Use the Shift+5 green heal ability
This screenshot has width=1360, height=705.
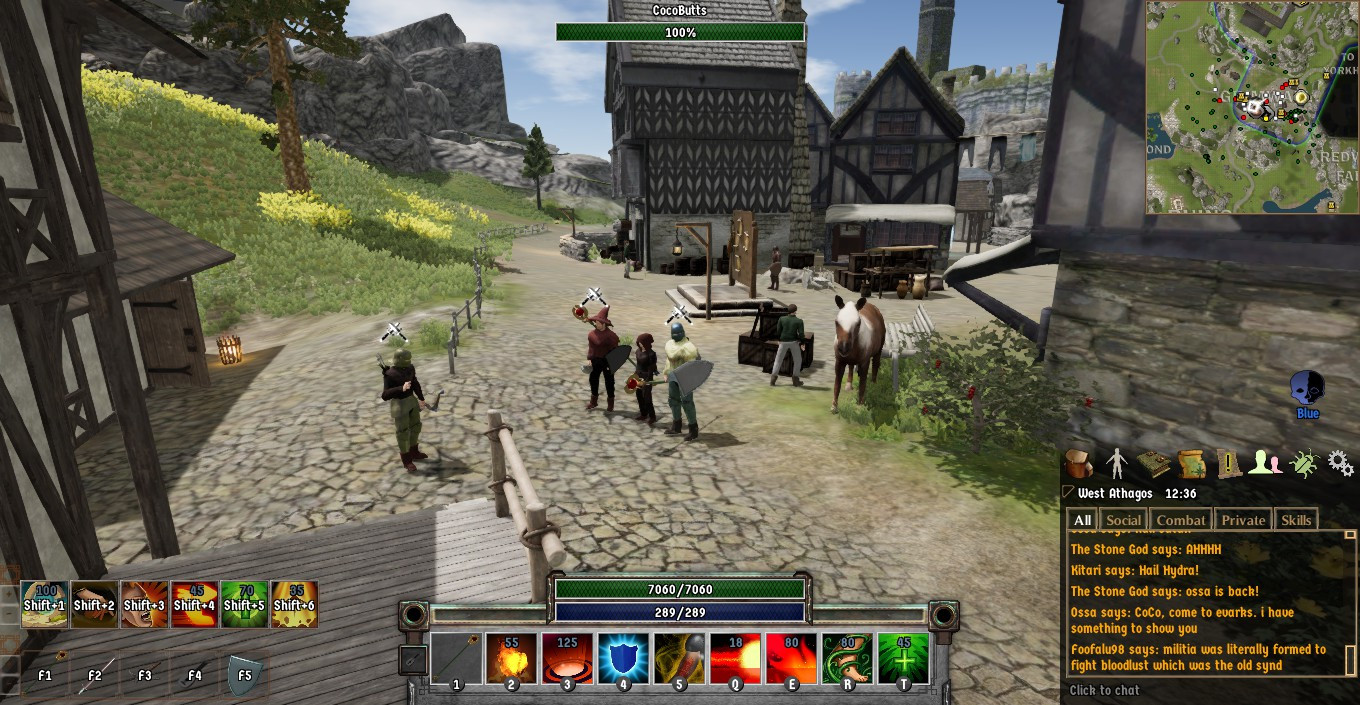(x=244, y=604)
